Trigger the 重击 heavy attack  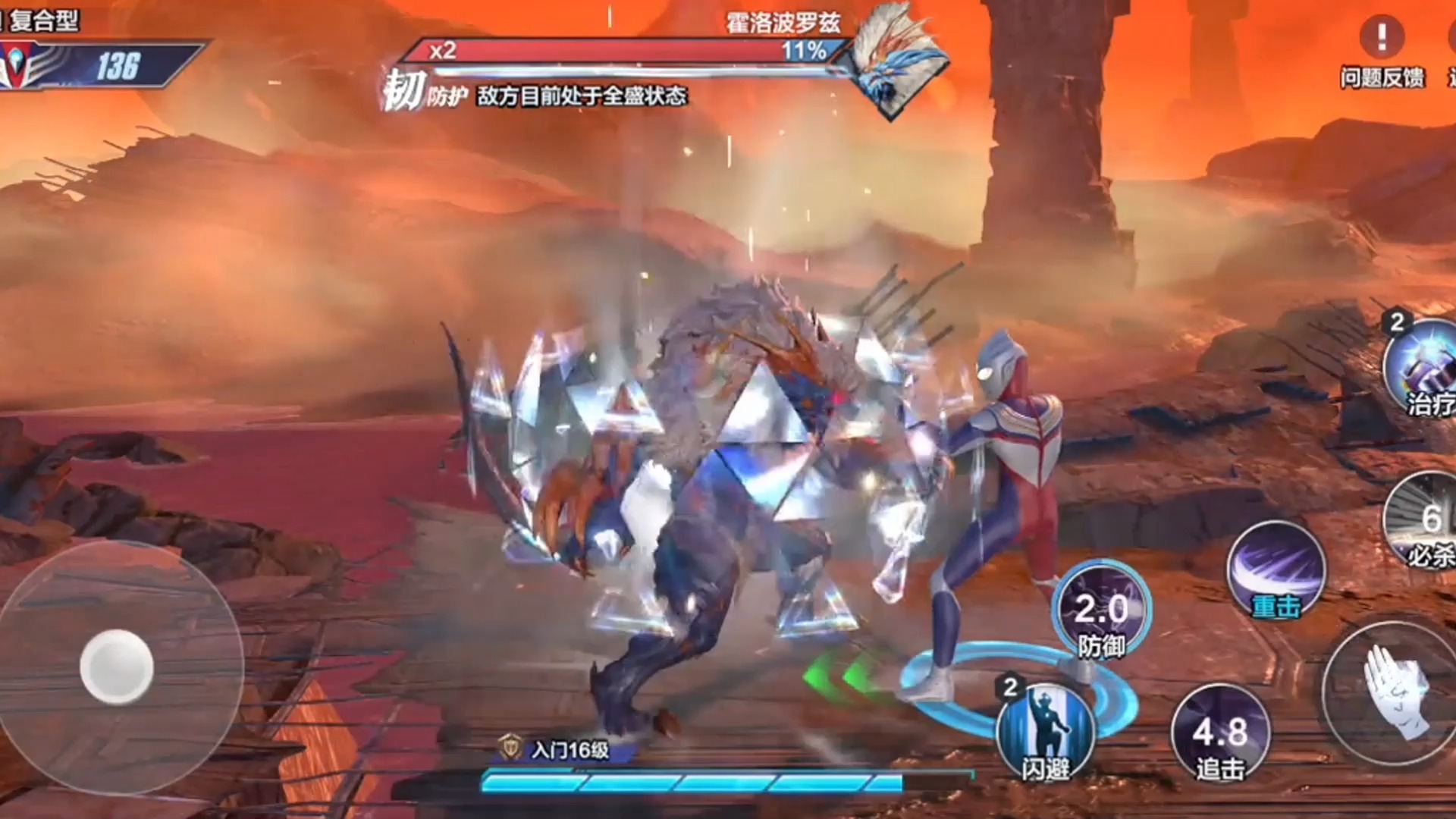pos(1276,570)
